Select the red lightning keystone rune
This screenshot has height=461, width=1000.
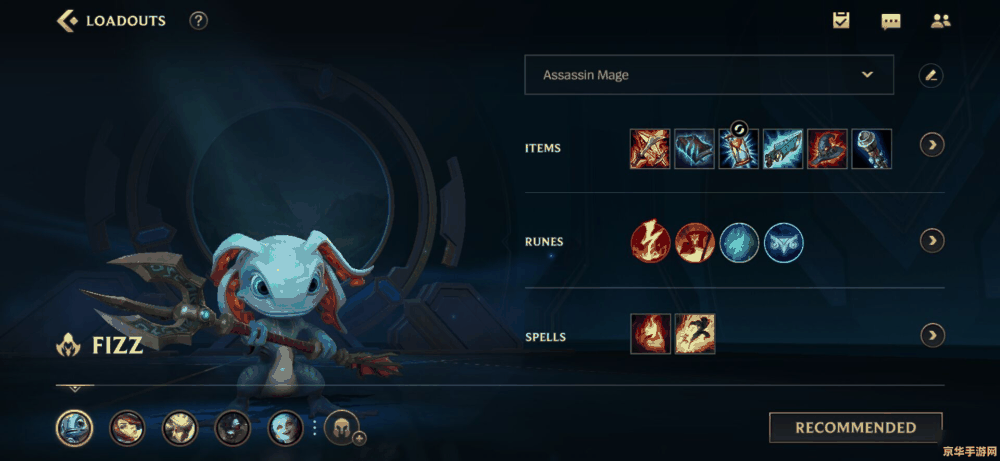tap(650, 242)
